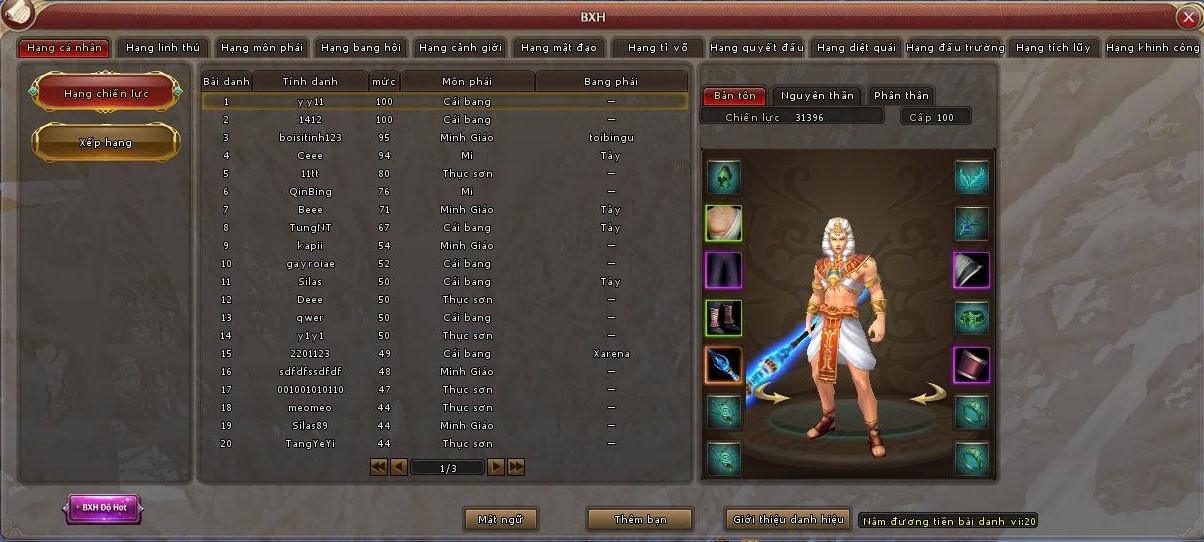
Task: Jump to the last ranking page
Action: coord(516,467)
